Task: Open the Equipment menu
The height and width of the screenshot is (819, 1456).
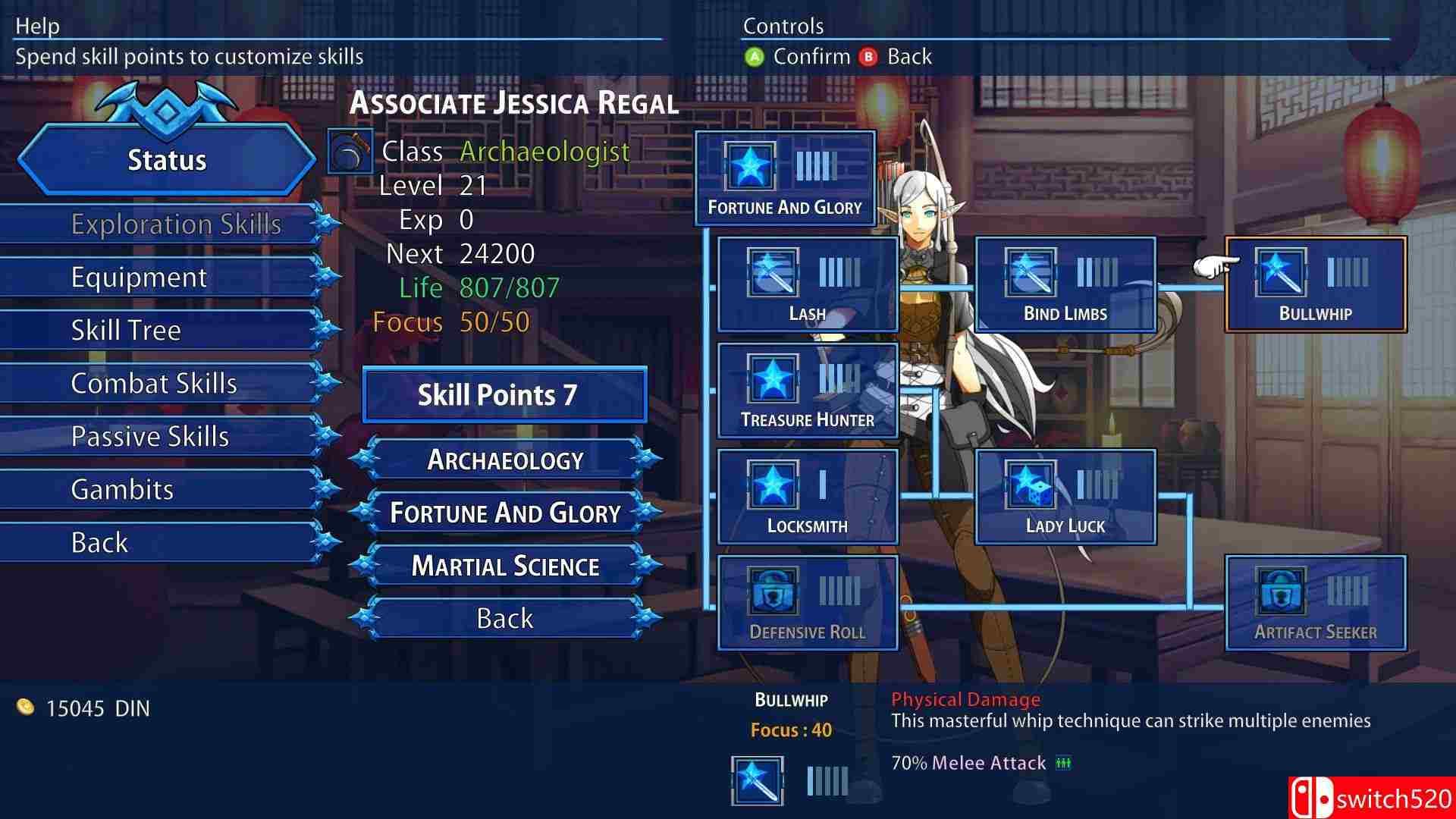Action: coord(140,278)
